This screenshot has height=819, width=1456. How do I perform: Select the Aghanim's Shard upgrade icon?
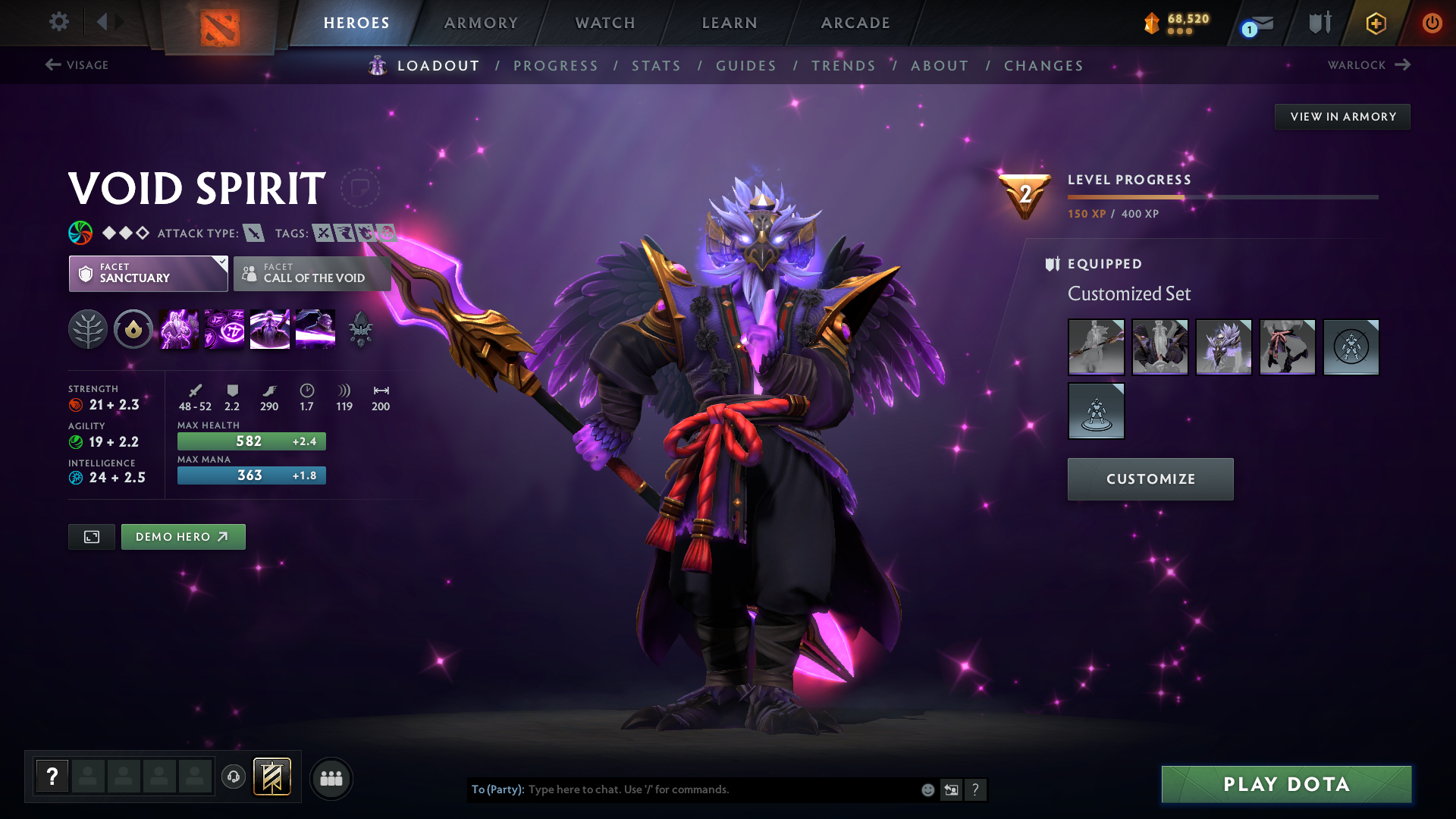click(360, 328)
